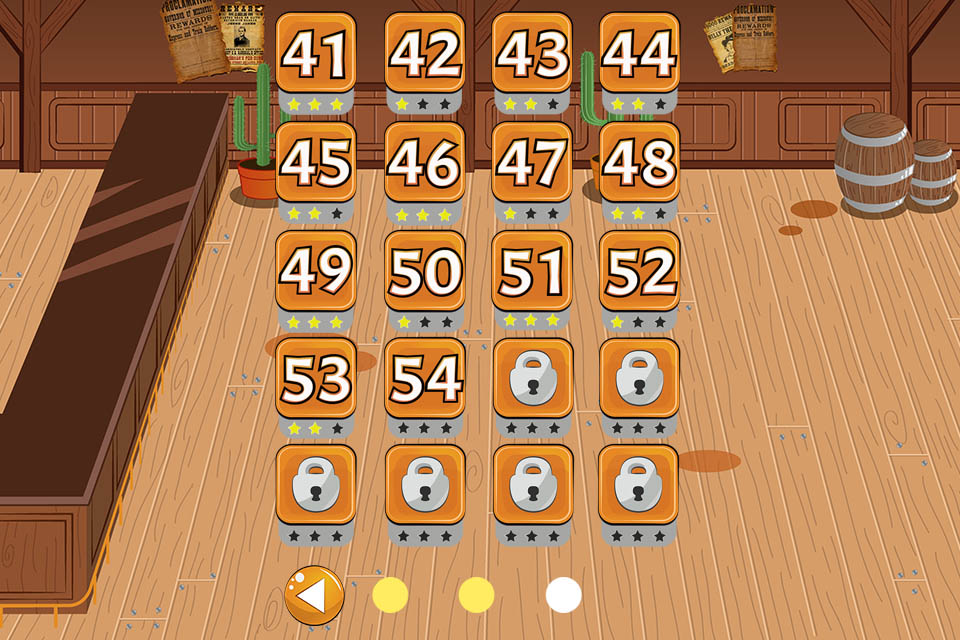Play level 51
The image size is (960, 640).
click(532, 271)
